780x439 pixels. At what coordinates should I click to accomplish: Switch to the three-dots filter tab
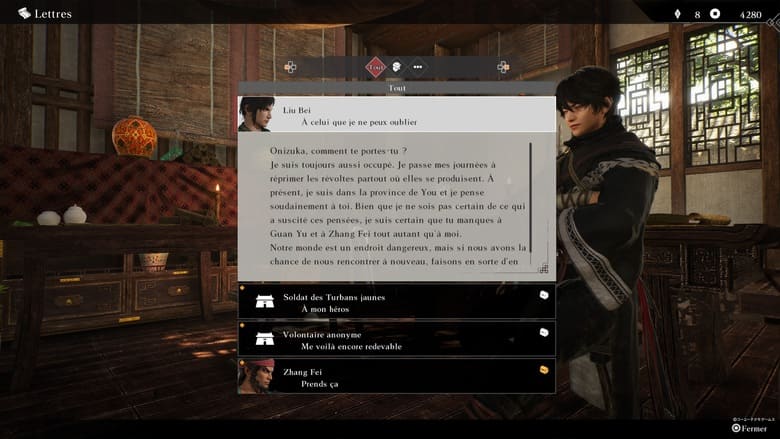point(417,67)
